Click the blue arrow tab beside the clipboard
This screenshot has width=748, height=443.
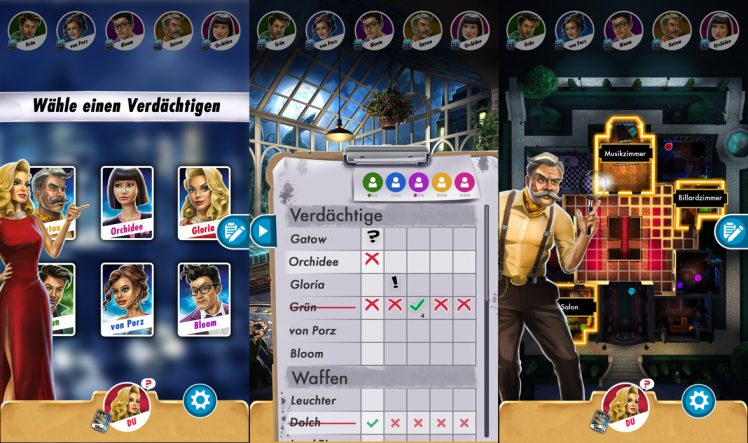[x=262, y=231]
